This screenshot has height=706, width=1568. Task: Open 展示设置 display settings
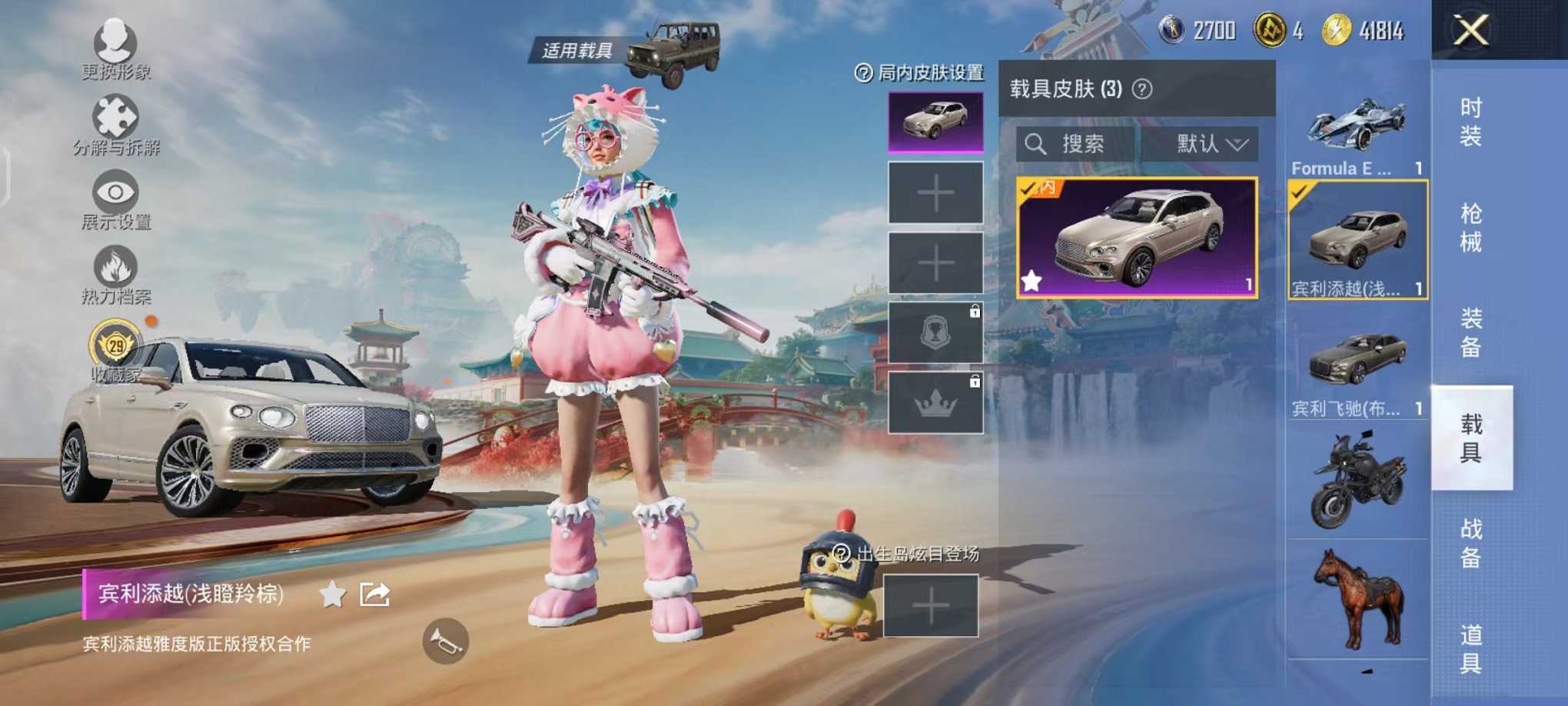[x=115, y=192]
